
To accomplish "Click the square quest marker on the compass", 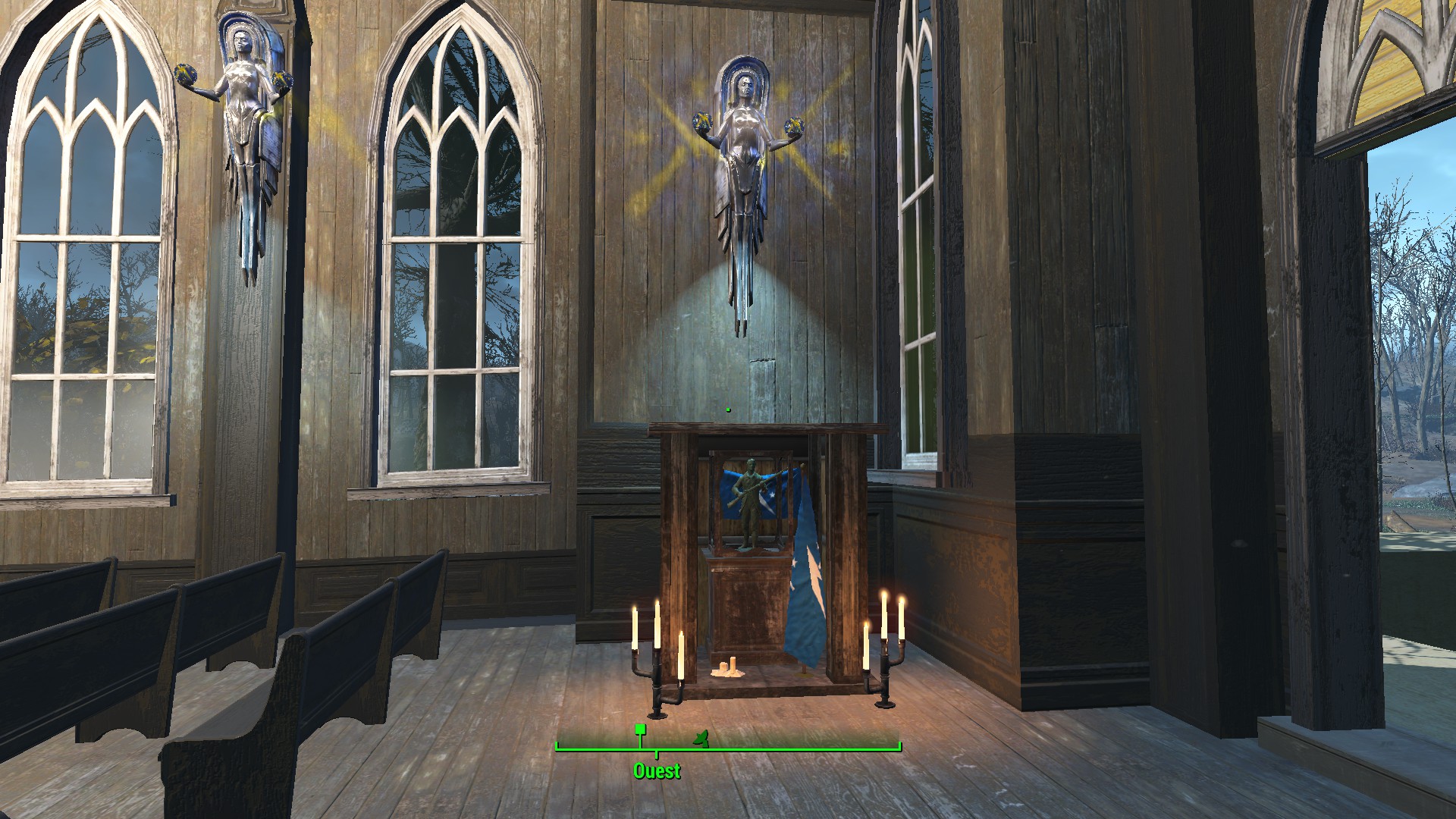I will (x=640, y=730).
